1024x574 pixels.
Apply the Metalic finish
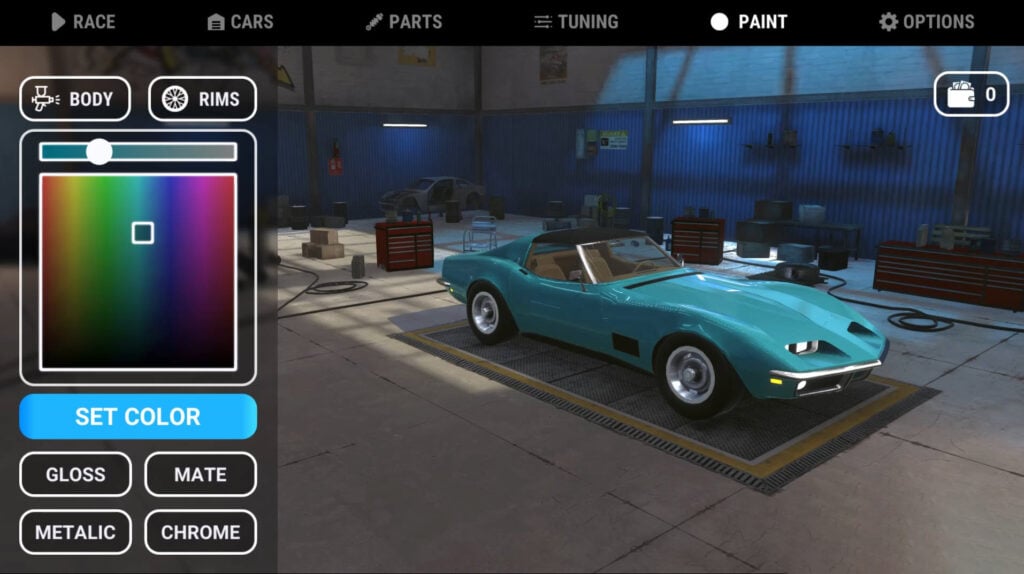(x=75, y=532)
